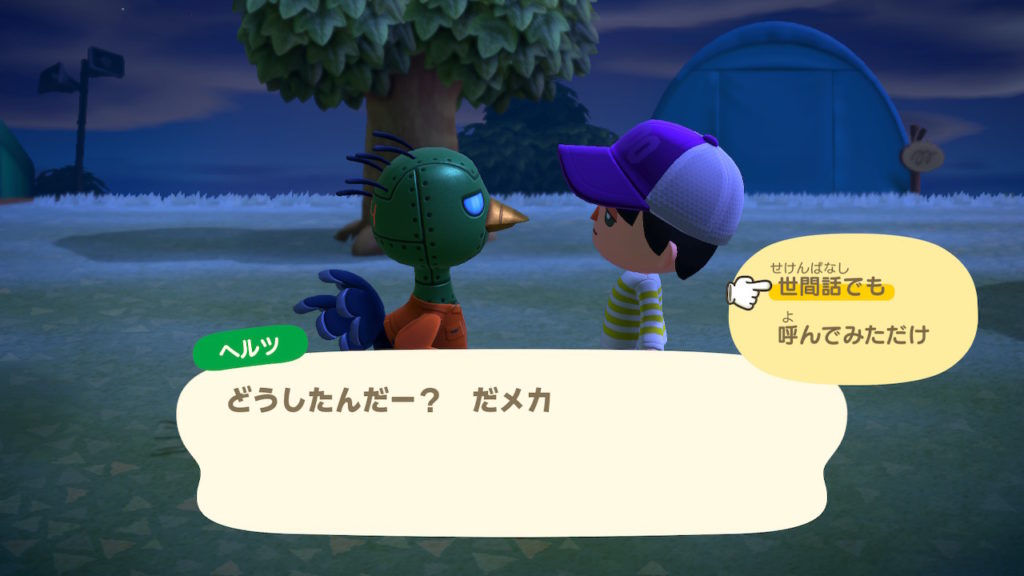Select the 呼んでみただけ dialogue choice
This screenshot has height=576, width=1024.
click(x=853, y=335)
